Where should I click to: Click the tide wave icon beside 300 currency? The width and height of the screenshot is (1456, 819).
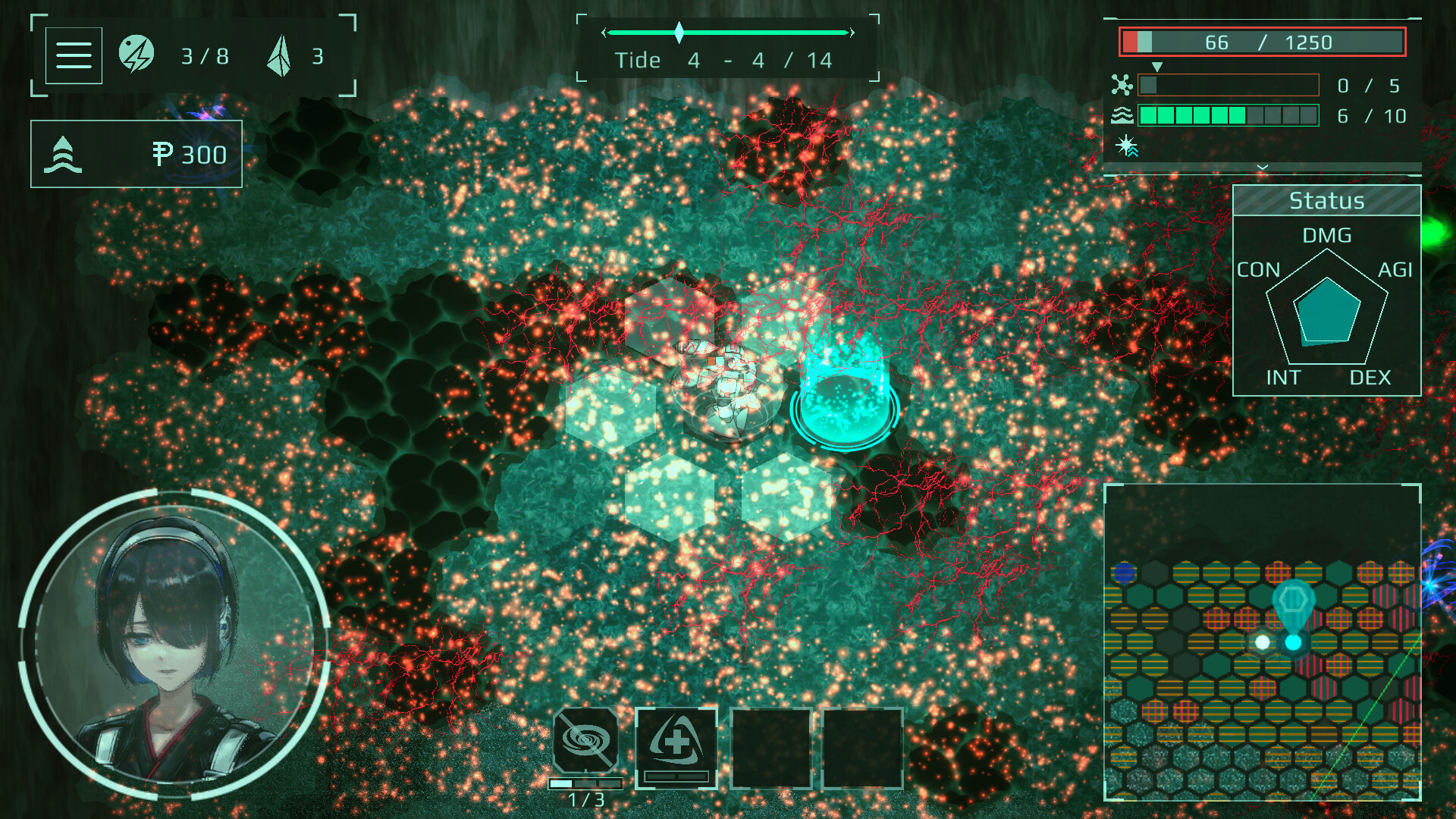click(x=64, y=153)
